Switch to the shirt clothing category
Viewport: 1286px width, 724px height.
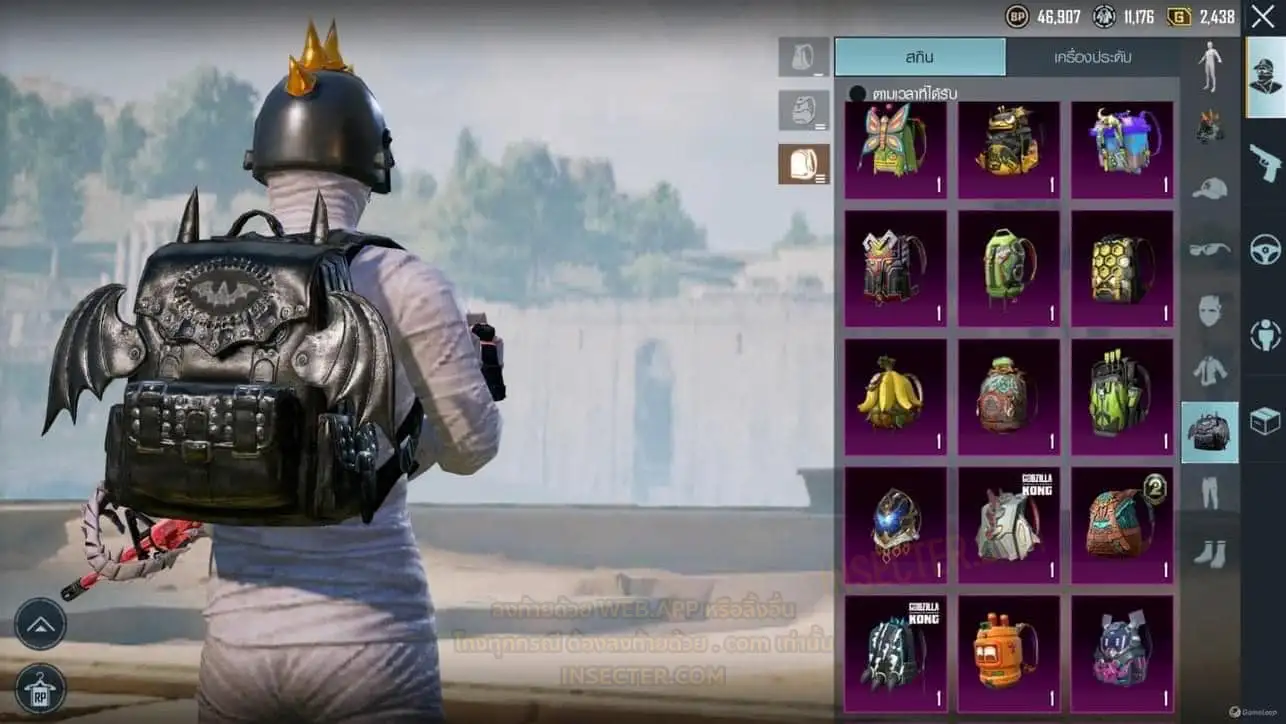(x=1210, y=371)
